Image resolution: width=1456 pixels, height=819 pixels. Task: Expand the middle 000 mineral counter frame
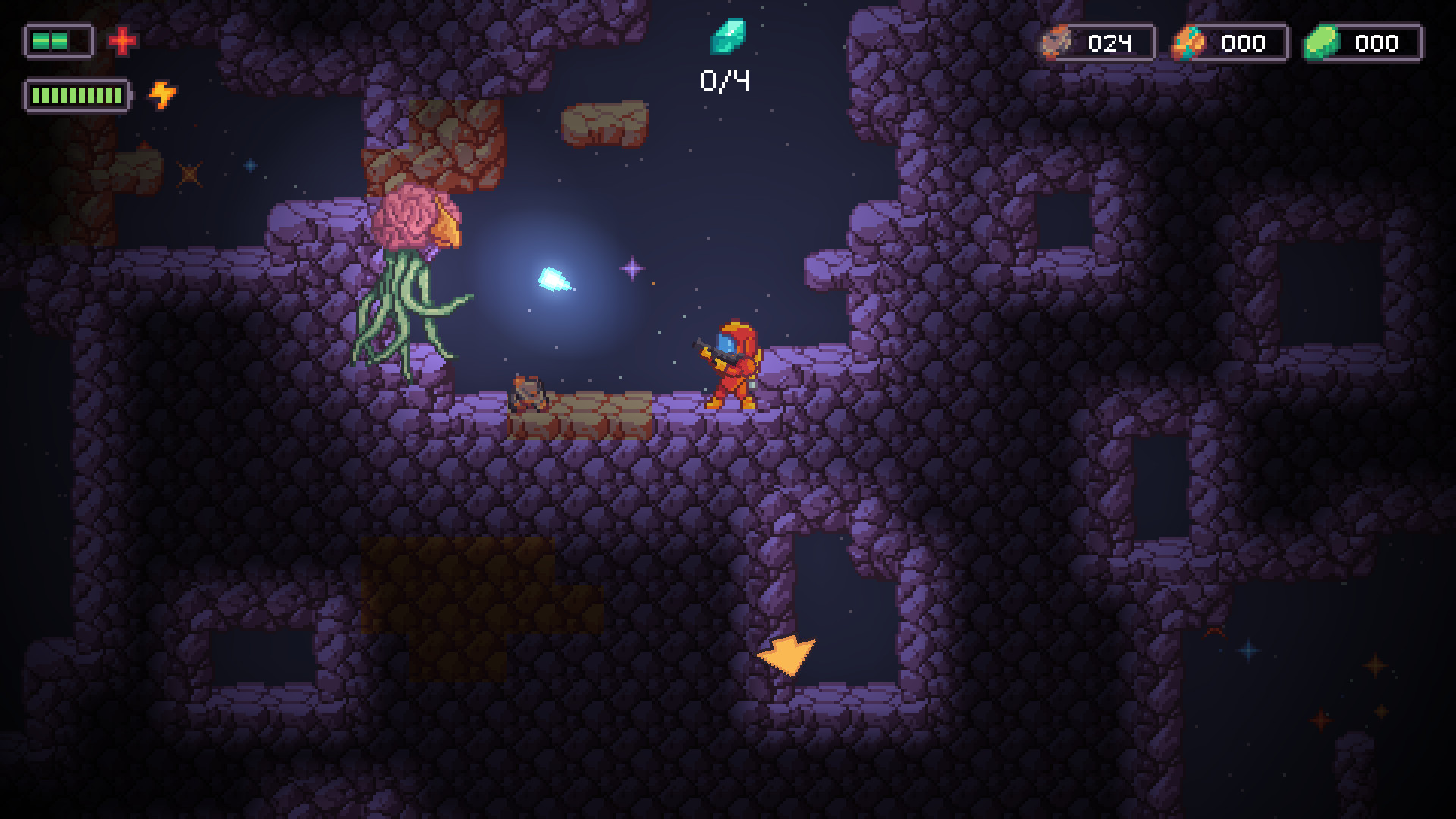pyautogui.click(x=1244, y=43)
